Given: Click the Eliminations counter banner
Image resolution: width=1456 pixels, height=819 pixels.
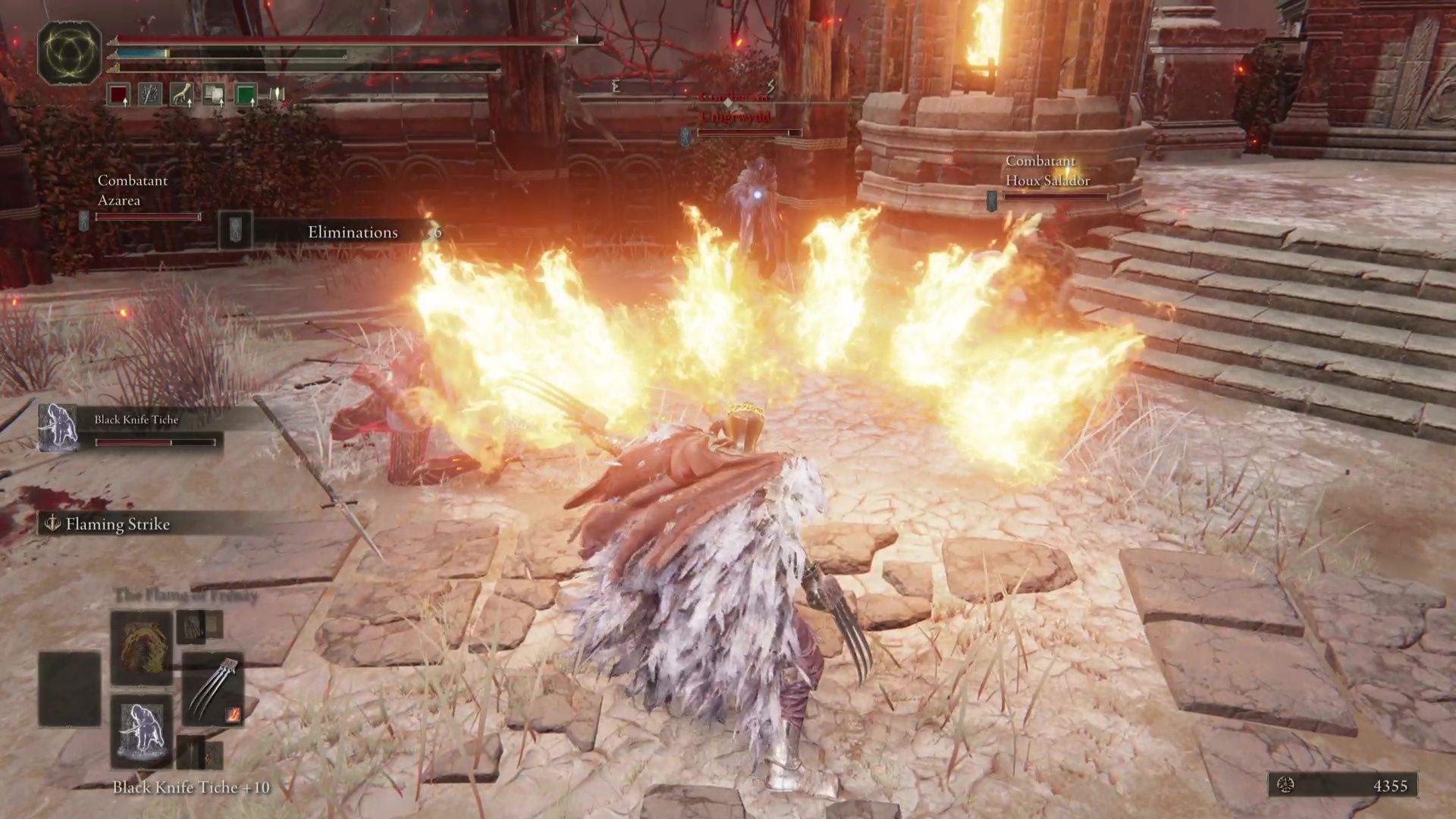Looking at the screenshot, I should point(353,232).
